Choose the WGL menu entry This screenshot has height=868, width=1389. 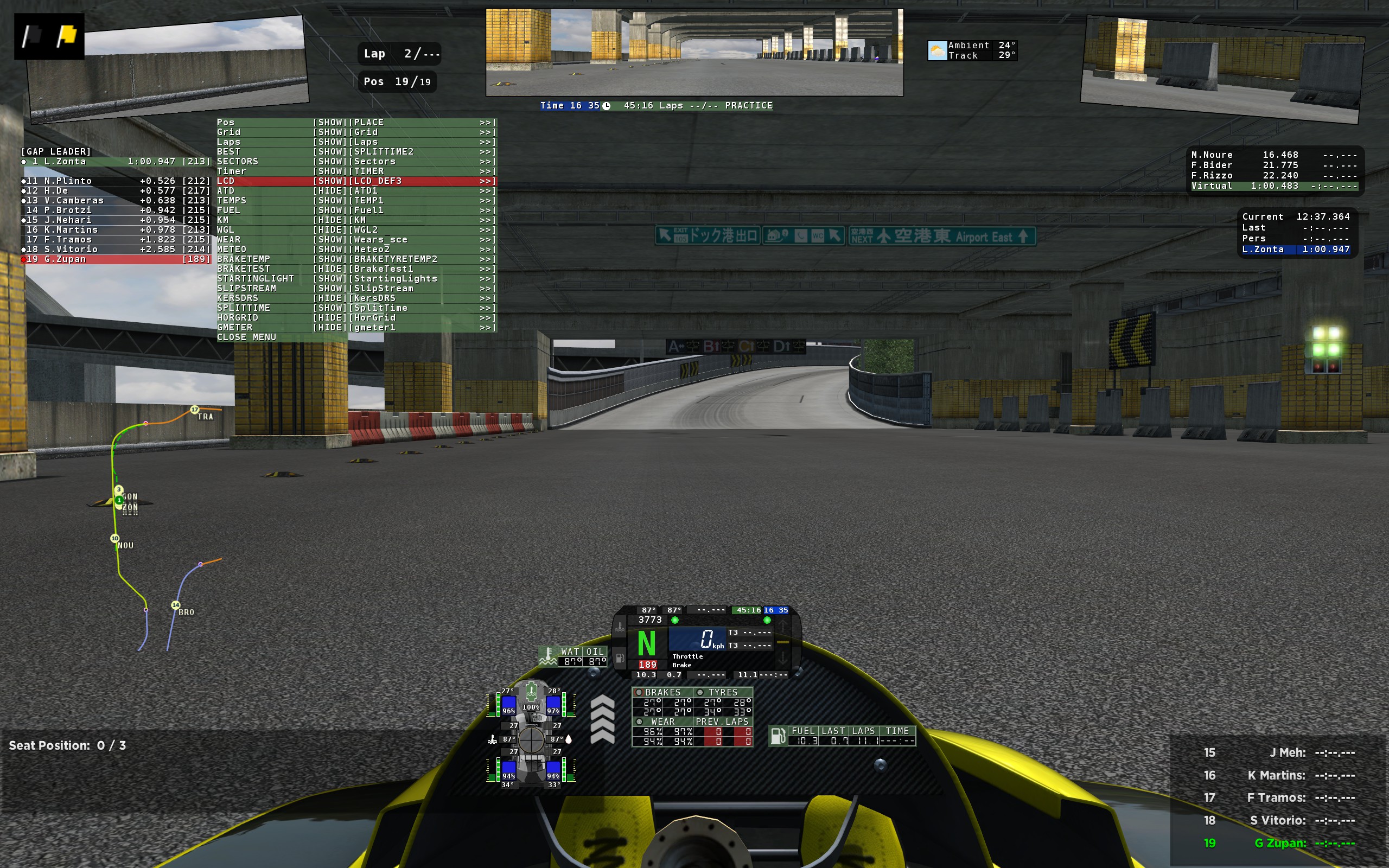coord(356,229)
